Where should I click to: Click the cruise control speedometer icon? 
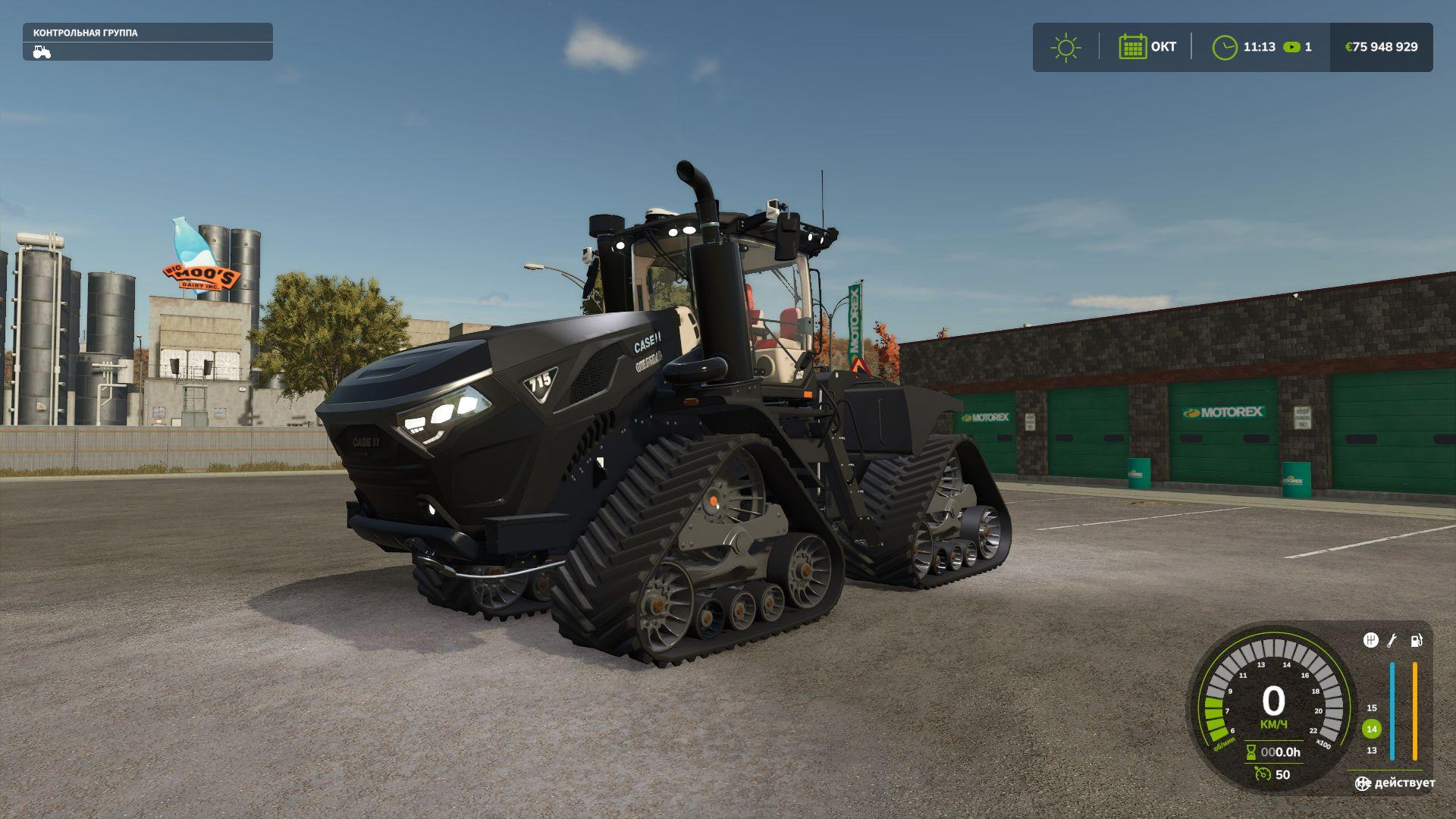(1263, 774)
